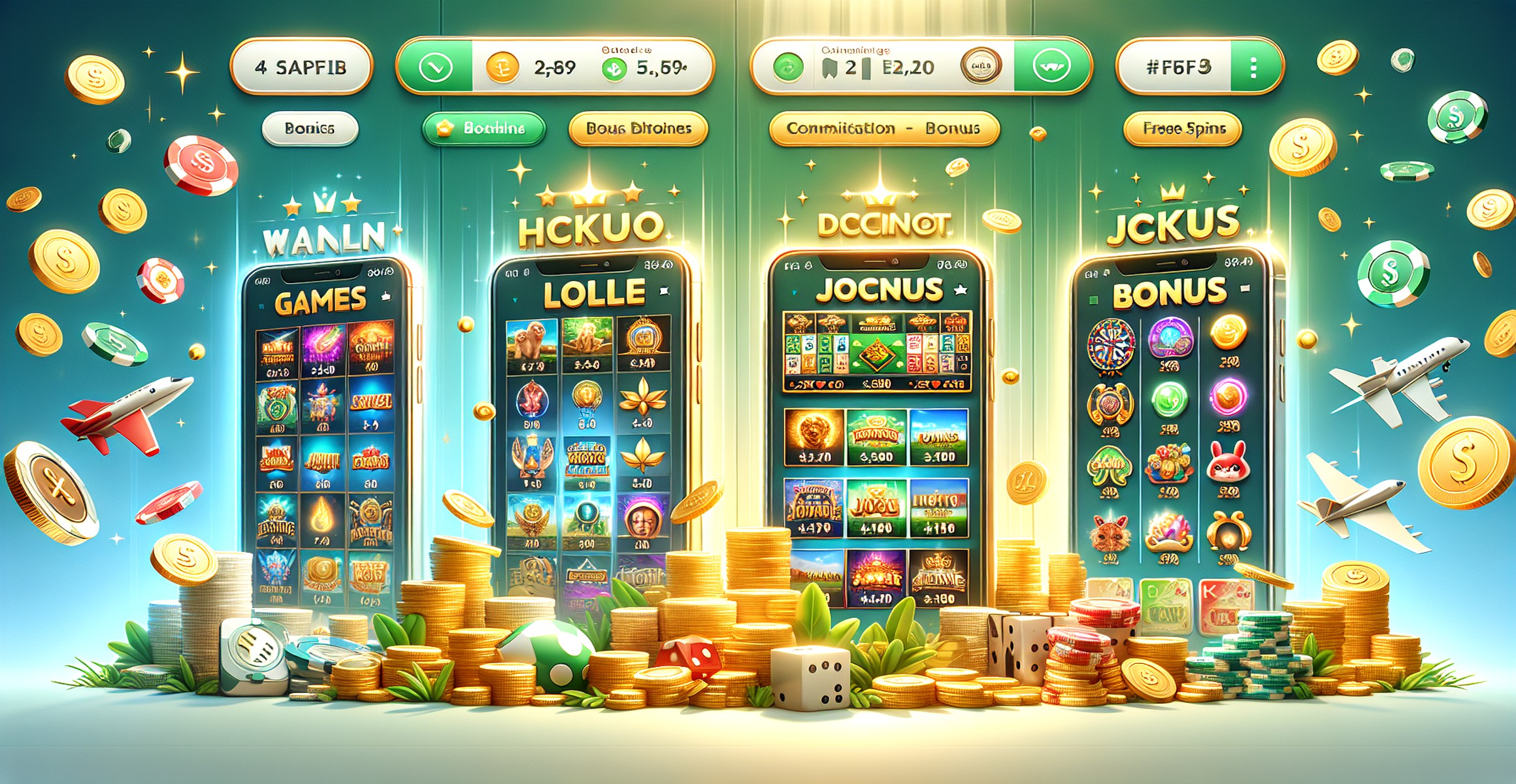Open the "Free Spins" tab
This screenshot has width=1516, height=784.
point(1183,129)
